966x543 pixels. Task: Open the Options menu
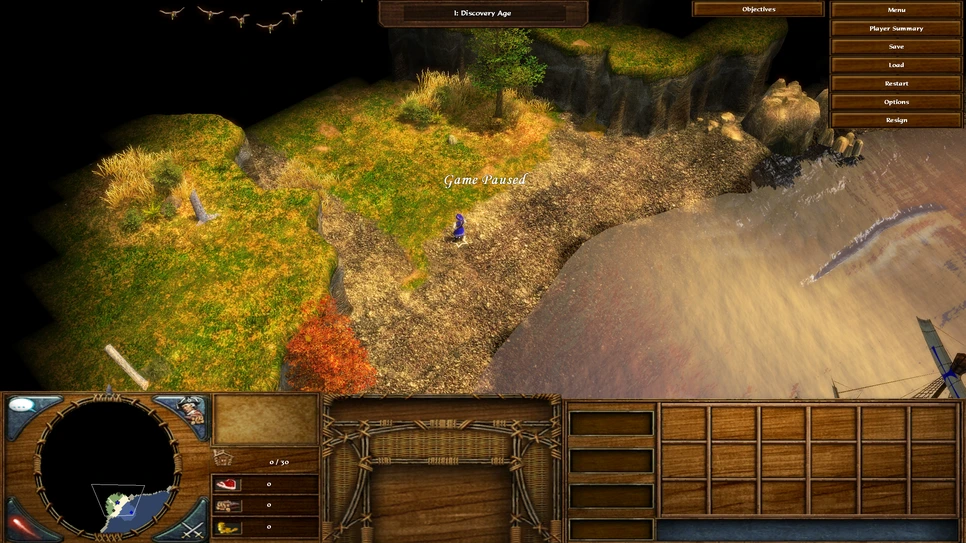pyautogui.click(x=896, y=102)
